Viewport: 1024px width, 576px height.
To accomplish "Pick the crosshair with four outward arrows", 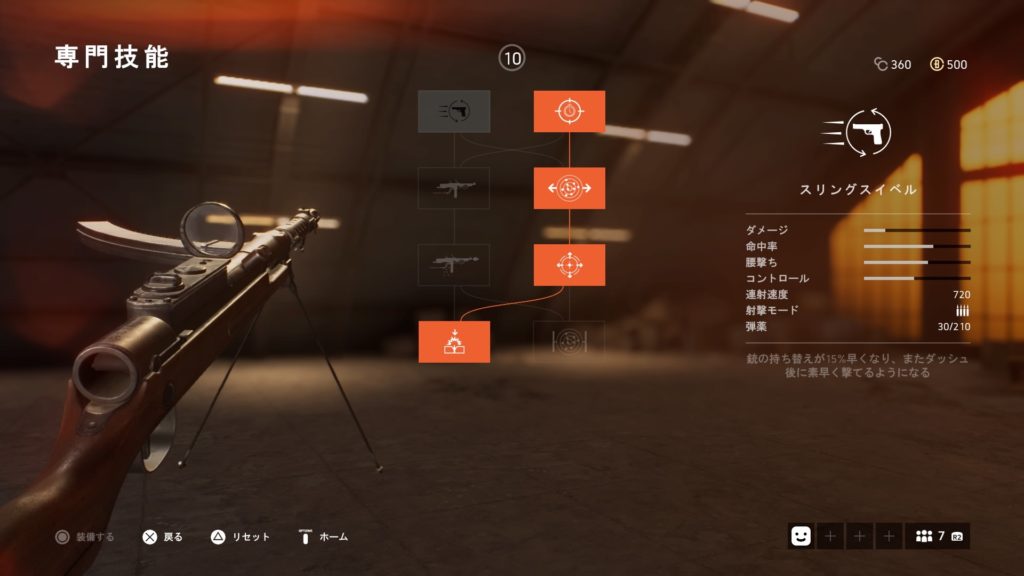I will coord(569,265).
